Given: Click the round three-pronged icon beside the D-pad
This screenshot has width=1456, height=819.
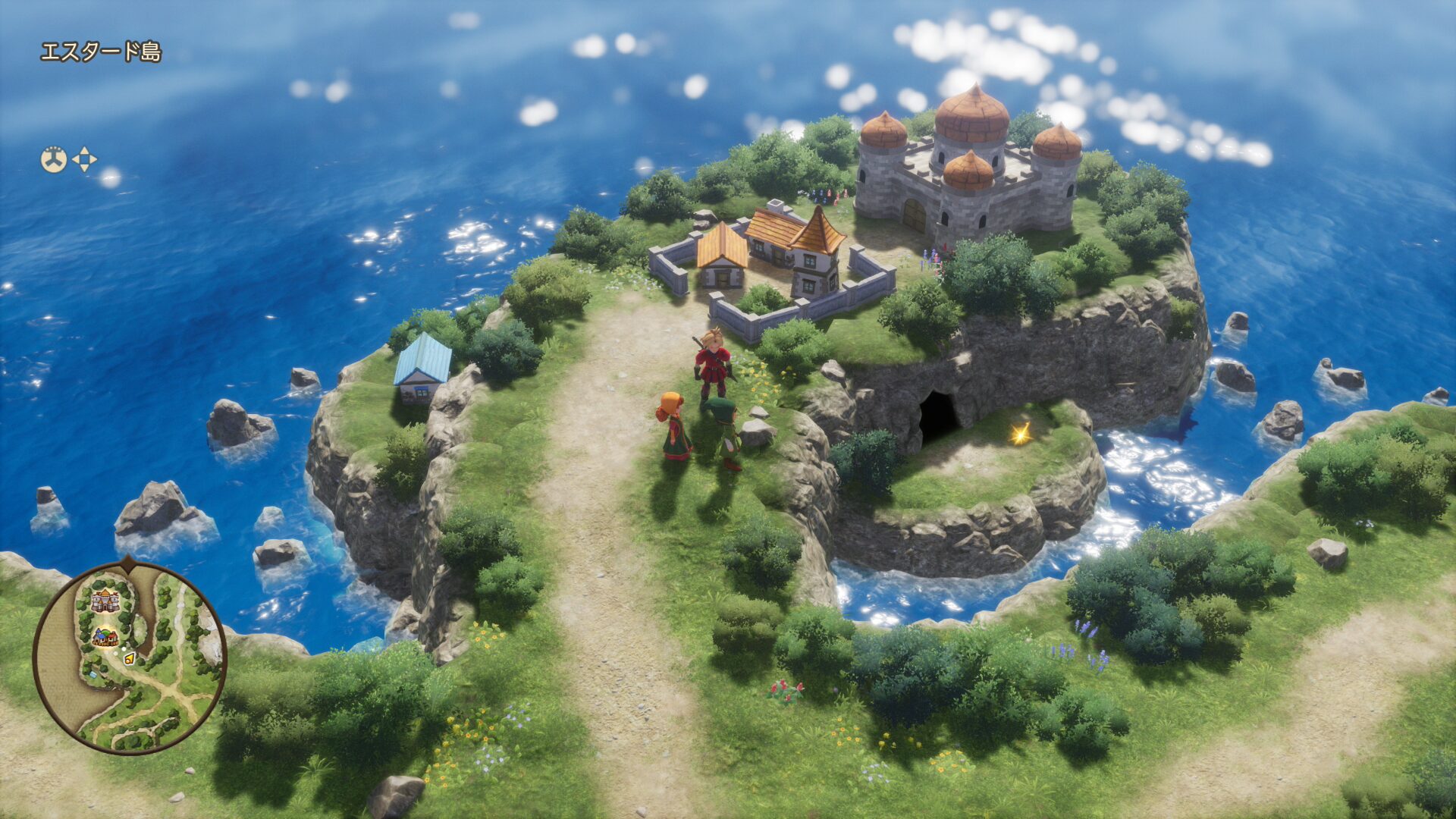Looking at the screenshot, I should click(54, 160).
